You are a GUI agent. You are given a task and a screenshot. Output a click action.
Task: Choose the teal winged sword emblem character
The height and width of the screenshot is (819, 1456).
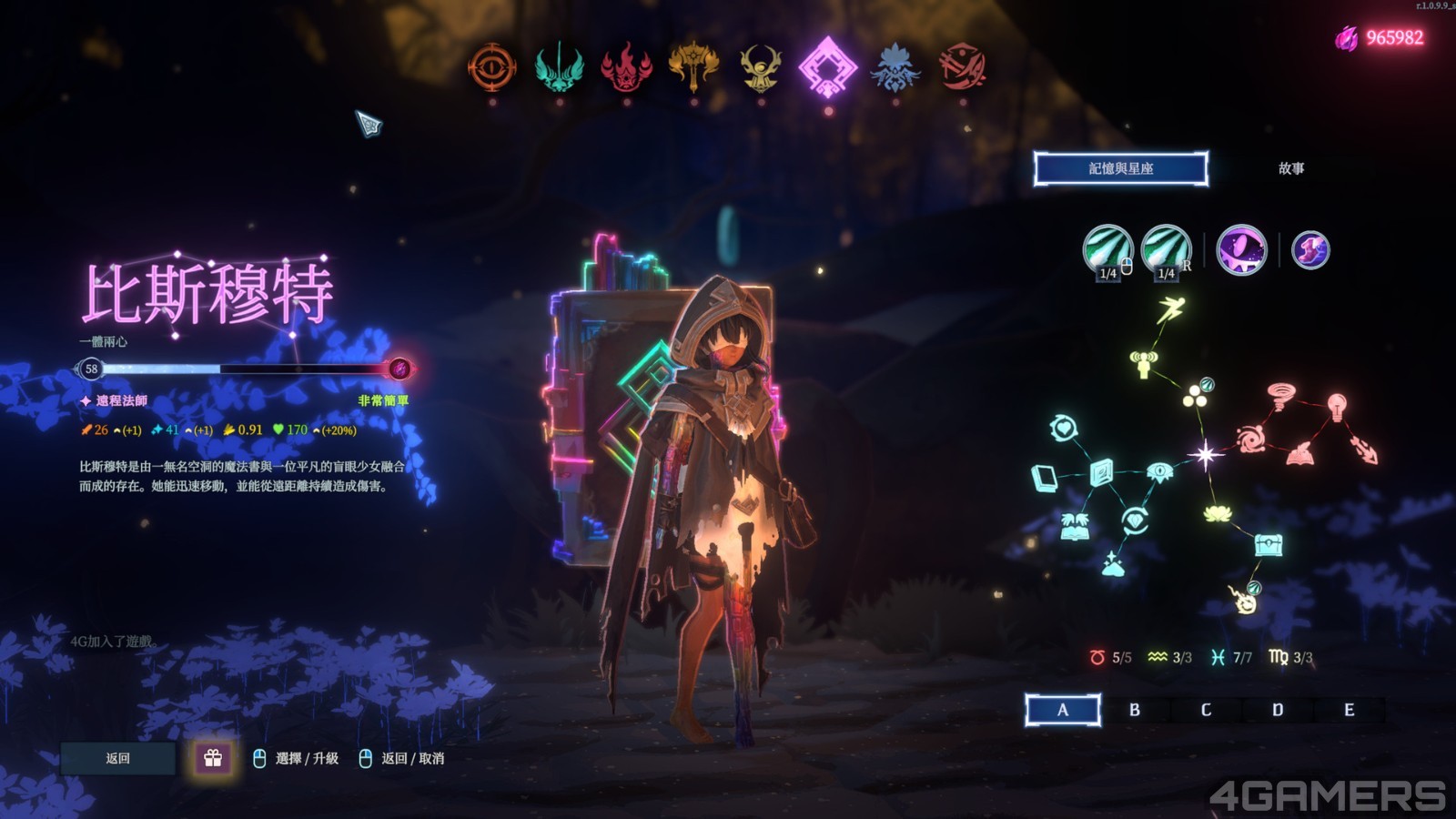(559, 67)
